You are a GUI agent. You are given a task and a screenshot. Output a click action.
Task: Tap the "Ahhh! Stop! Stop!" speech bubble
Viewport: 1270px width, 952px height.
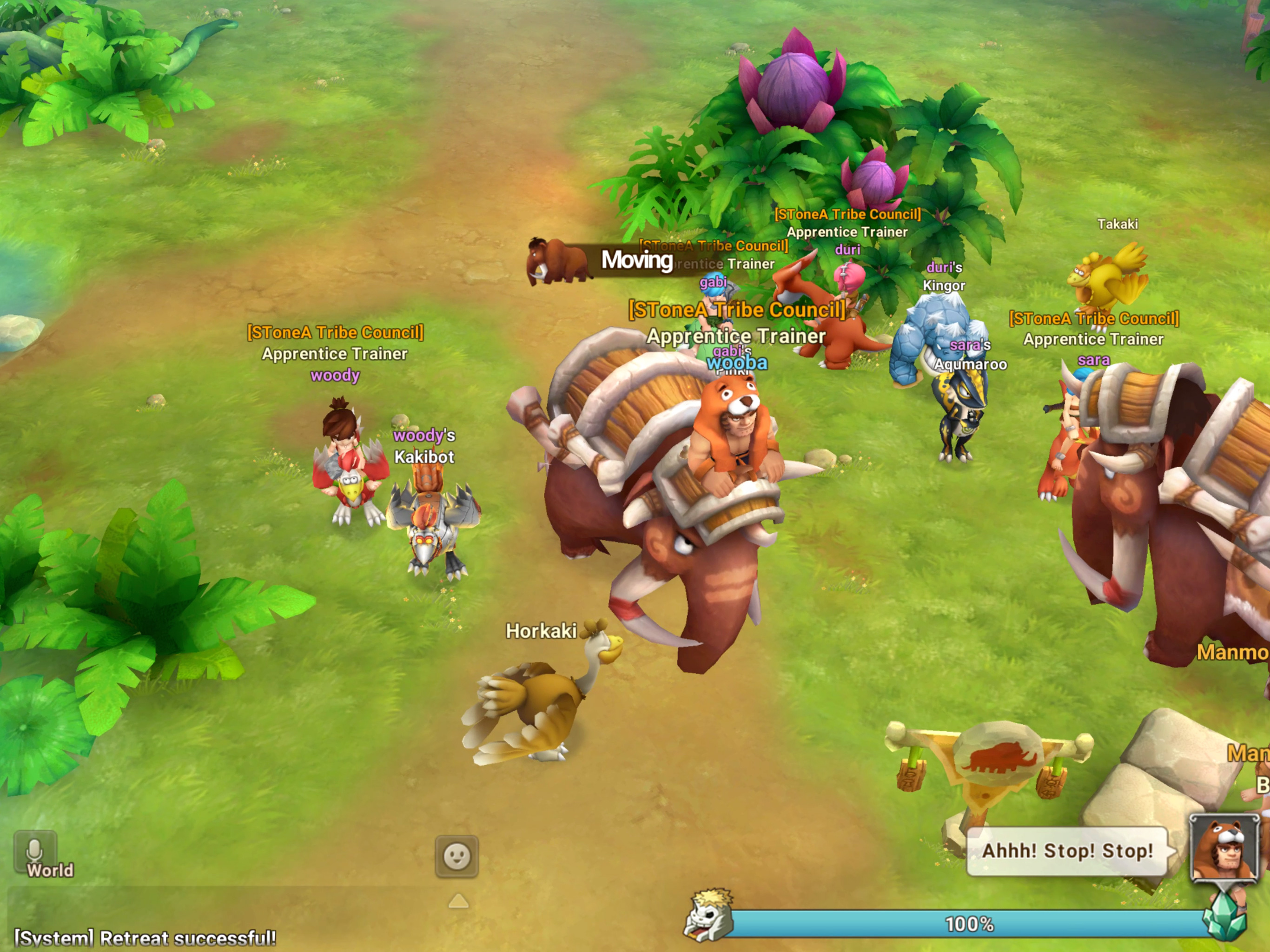point(1067,851)
